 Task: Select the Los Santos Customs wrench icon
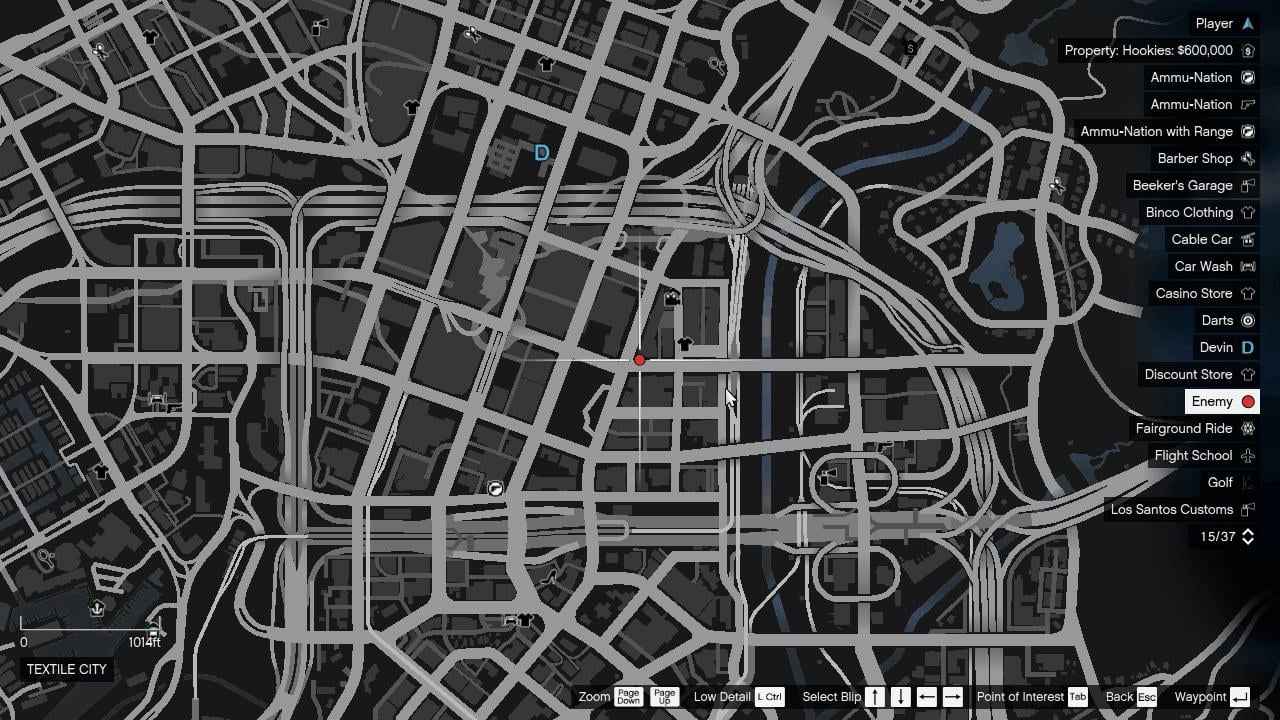1247,509
